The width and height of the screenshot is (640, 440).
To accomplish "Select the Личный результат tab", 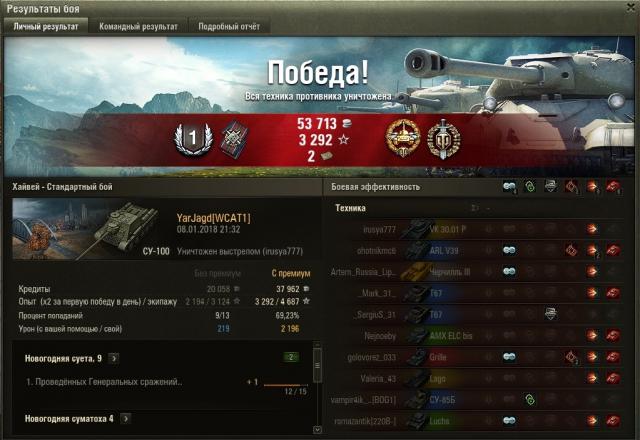I will 45,27.
